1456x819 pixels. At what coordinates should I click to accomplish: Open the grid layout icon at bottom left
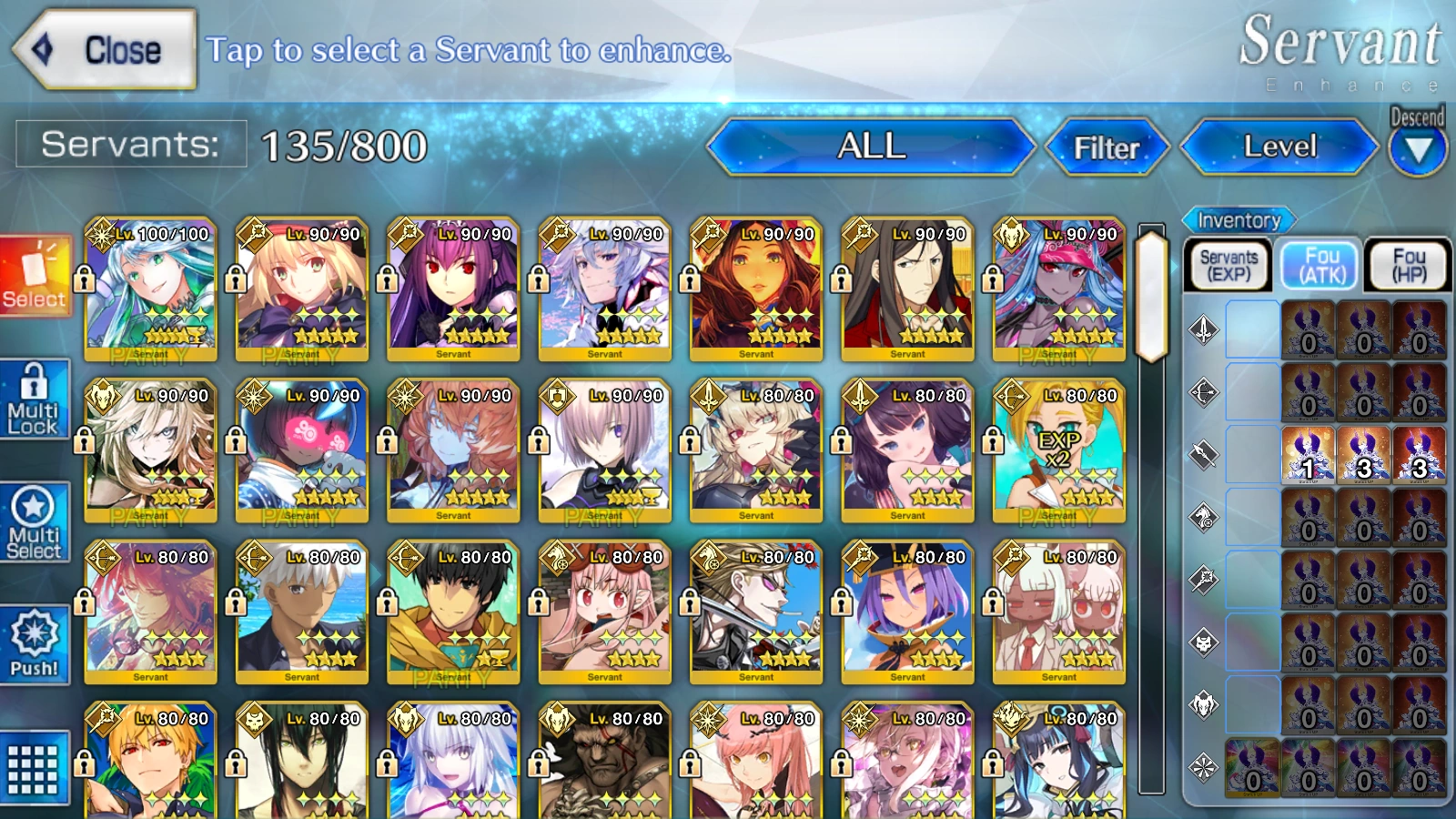[35, 767]
